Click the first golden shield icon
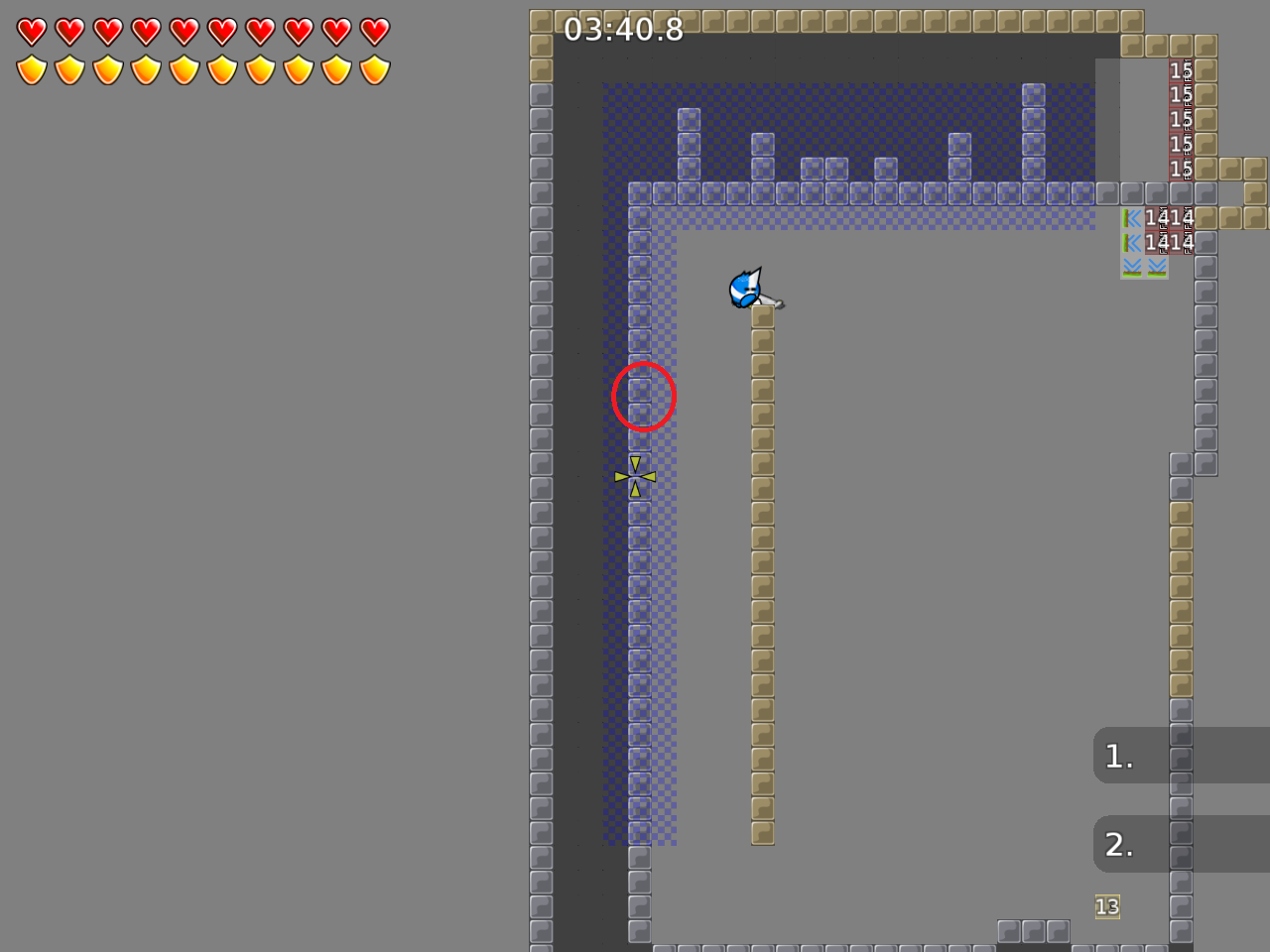 coord(31,67)
